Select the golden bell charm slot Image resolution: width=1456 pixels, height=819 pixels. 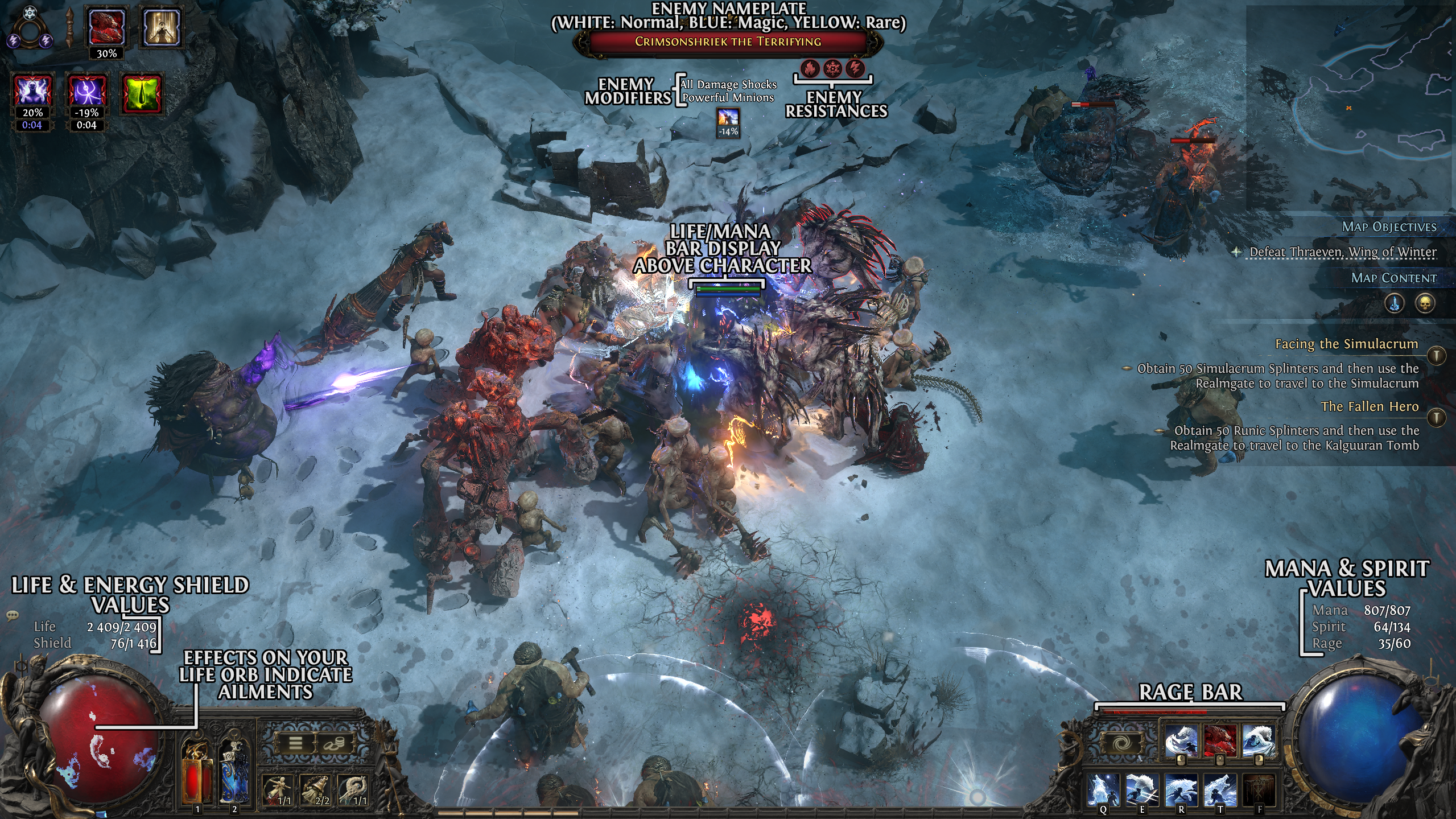(316, 791)
